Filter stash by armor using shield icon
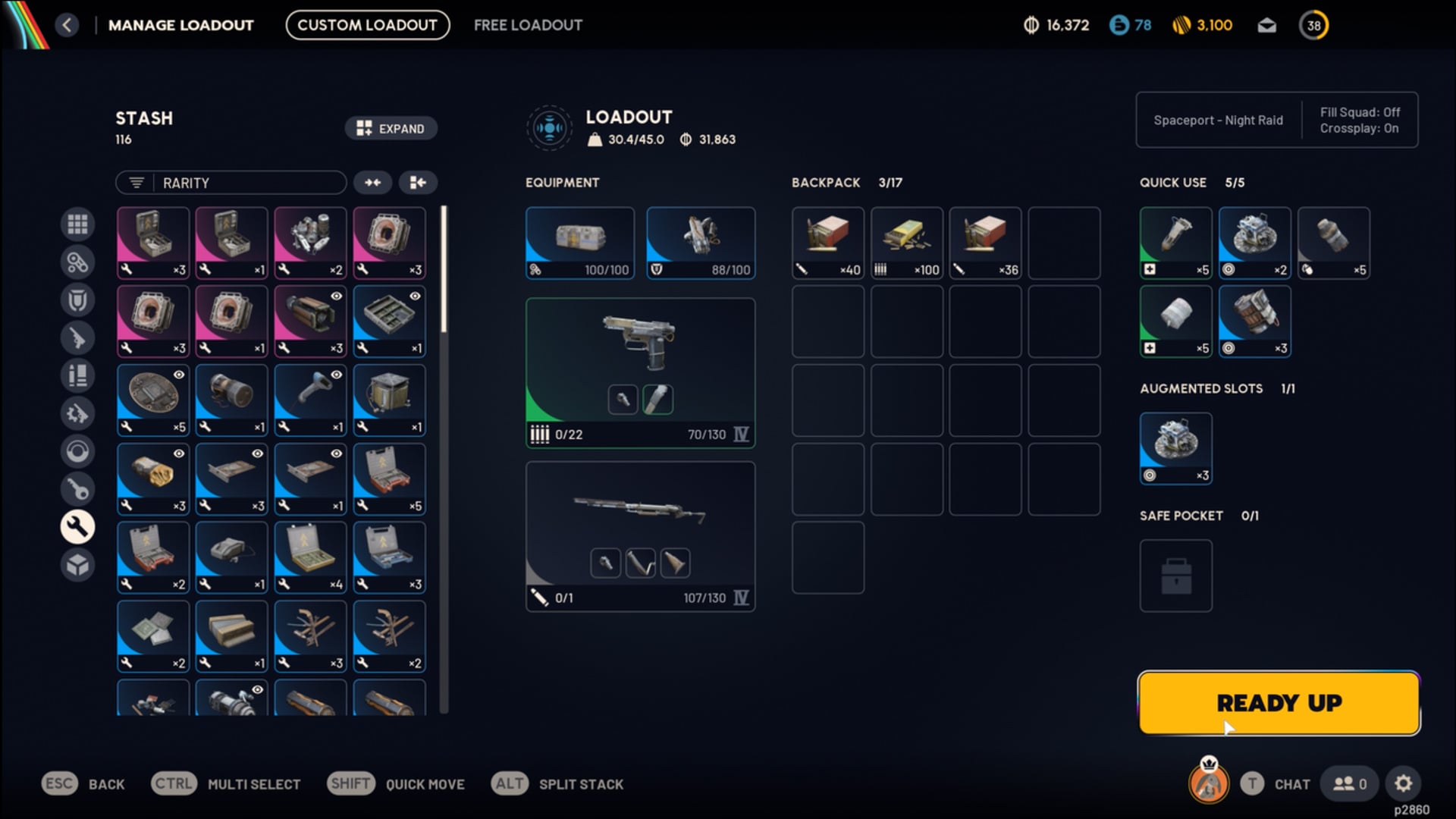The image size is (1456, 819). [78, 300]
